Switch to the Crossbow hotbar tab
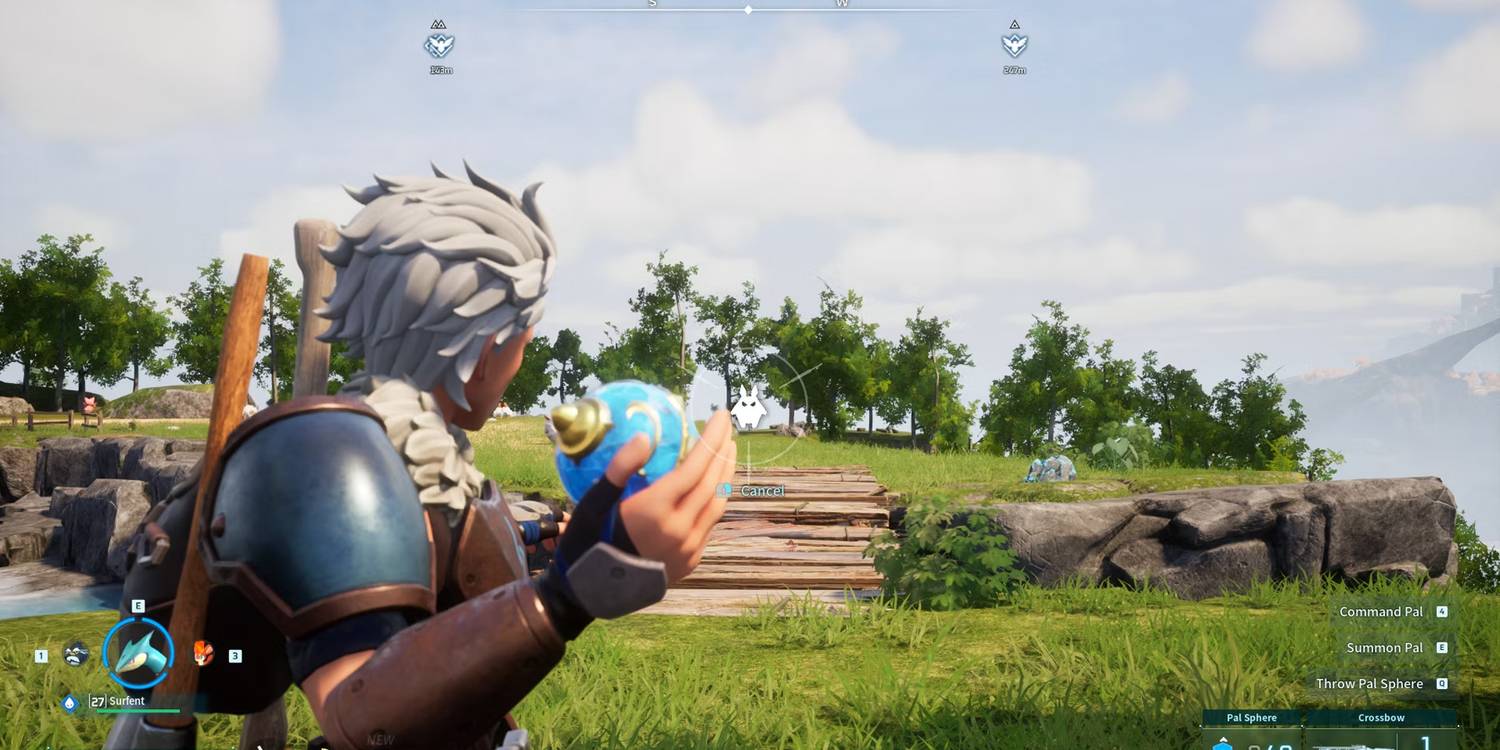The image size is (1500, 750). (1381, 717)
